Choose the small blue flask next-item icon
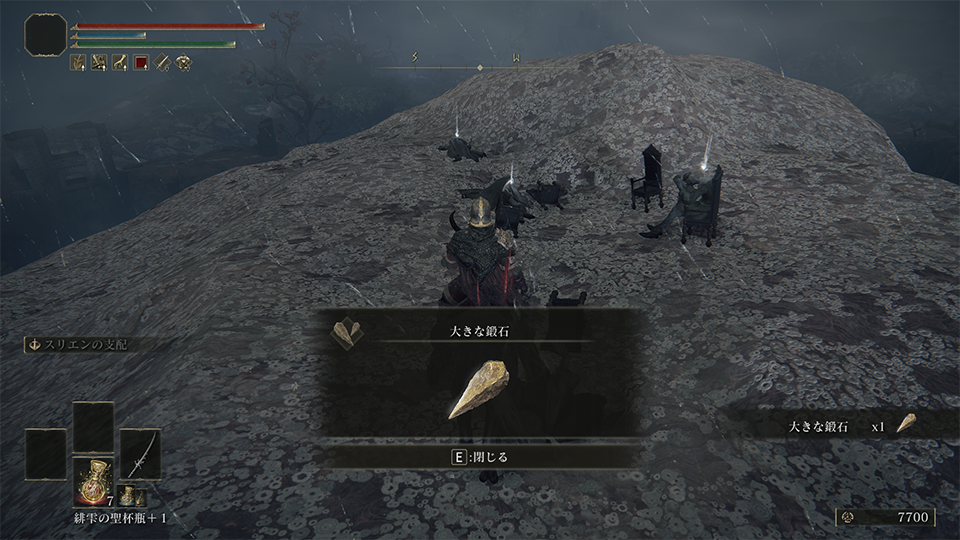This screenshot has height=540, width=960. pos(130,494)
